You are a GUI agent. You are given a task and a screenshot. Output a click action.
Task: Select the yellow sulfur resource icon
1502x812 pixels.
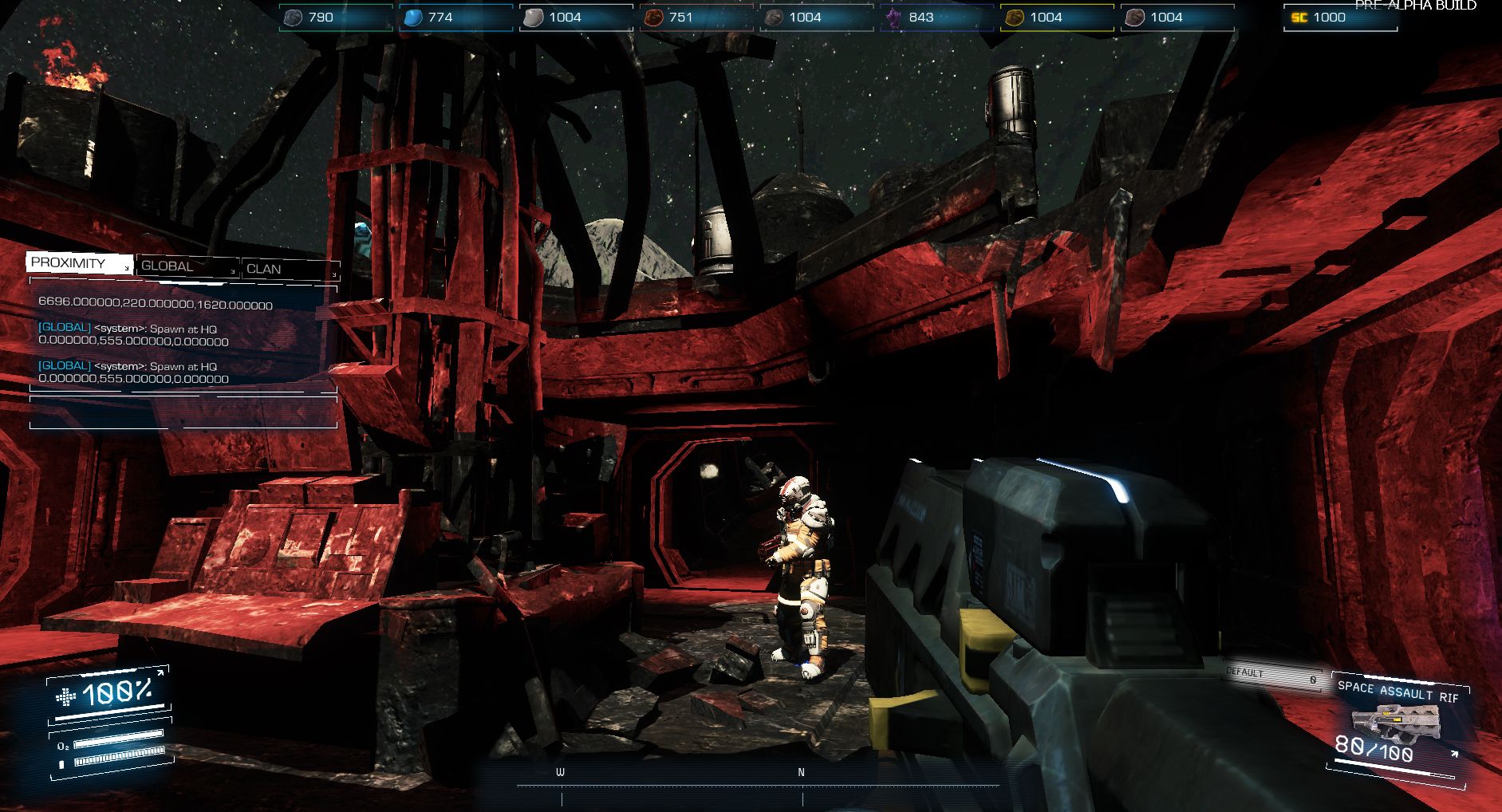[1015, 16]
